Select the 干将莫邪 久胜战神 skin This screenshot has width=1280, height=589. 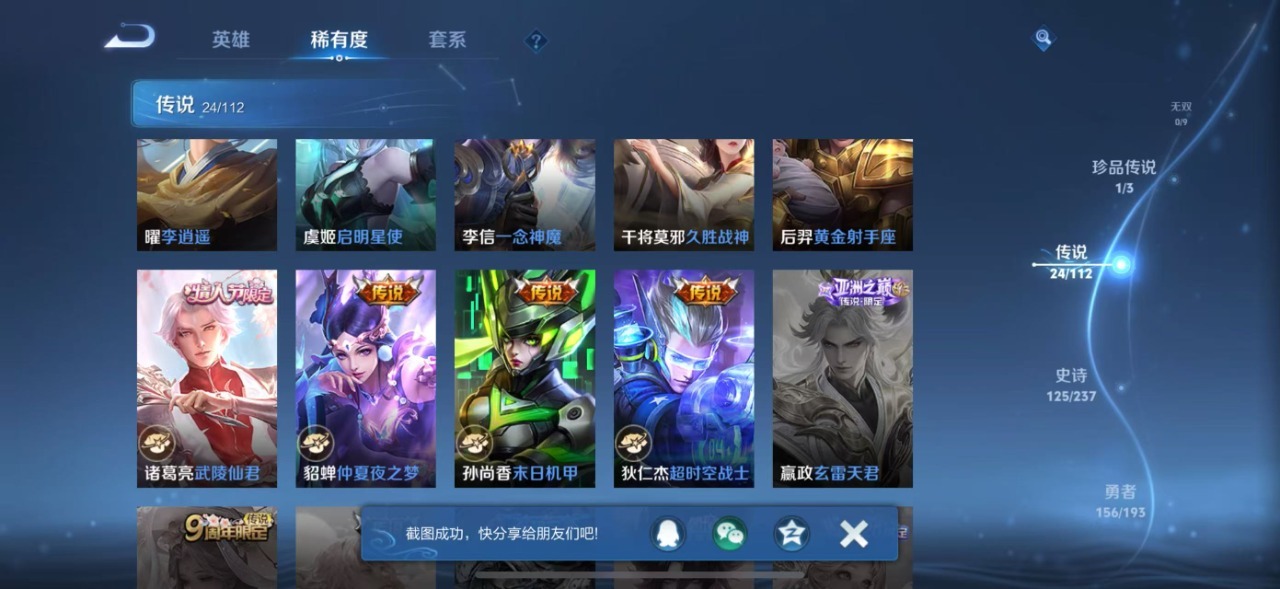pos(683,194)
